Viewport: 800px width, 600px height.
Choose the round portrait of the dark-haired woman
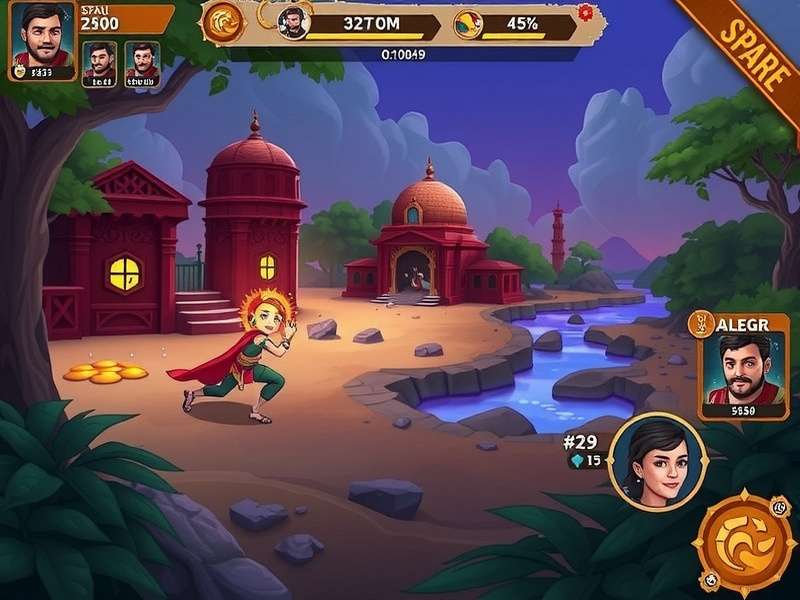coord(657,461)
